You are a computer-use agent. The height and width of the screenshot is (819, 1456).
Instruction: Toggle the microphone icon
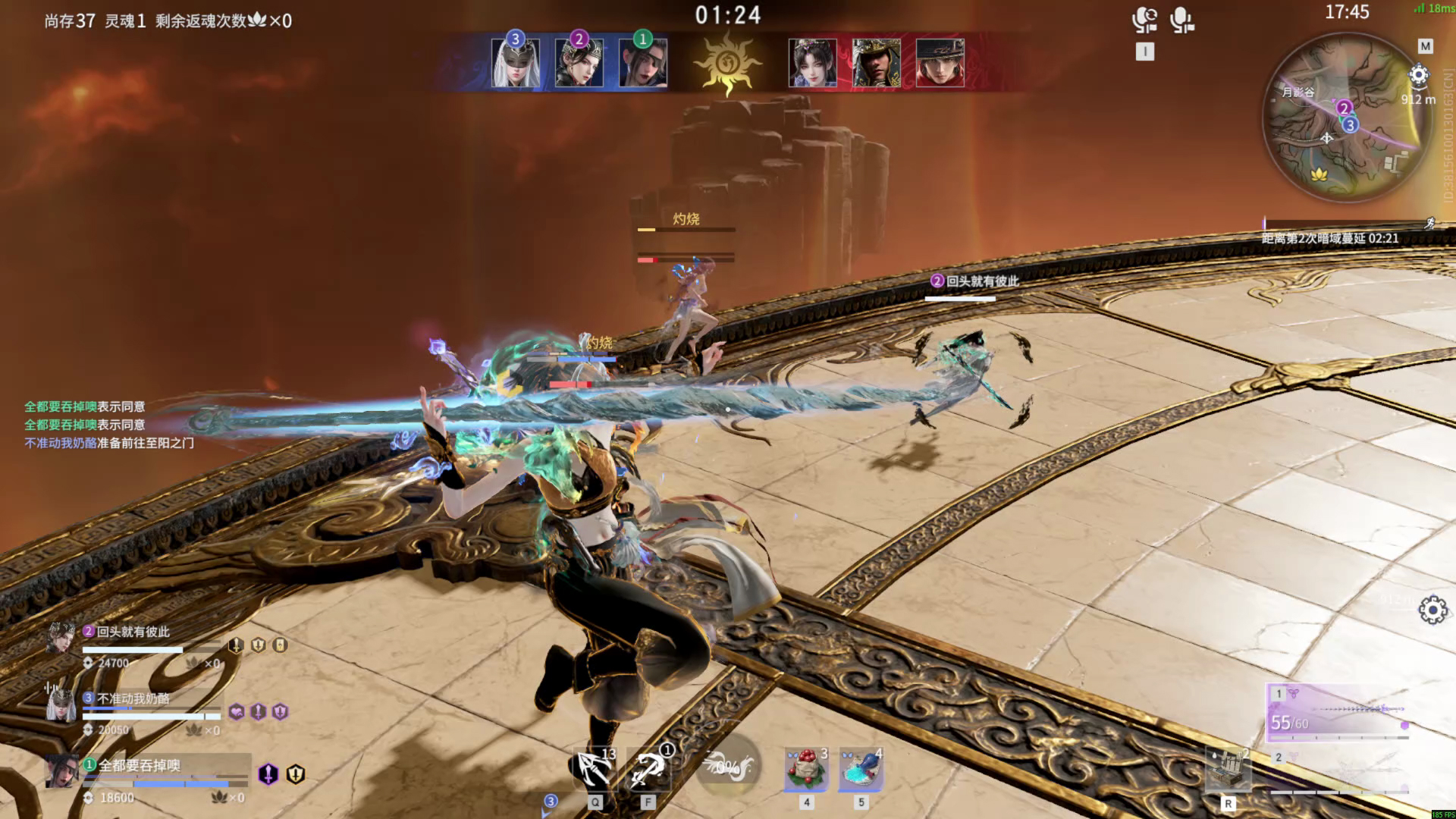point(1181,20)
